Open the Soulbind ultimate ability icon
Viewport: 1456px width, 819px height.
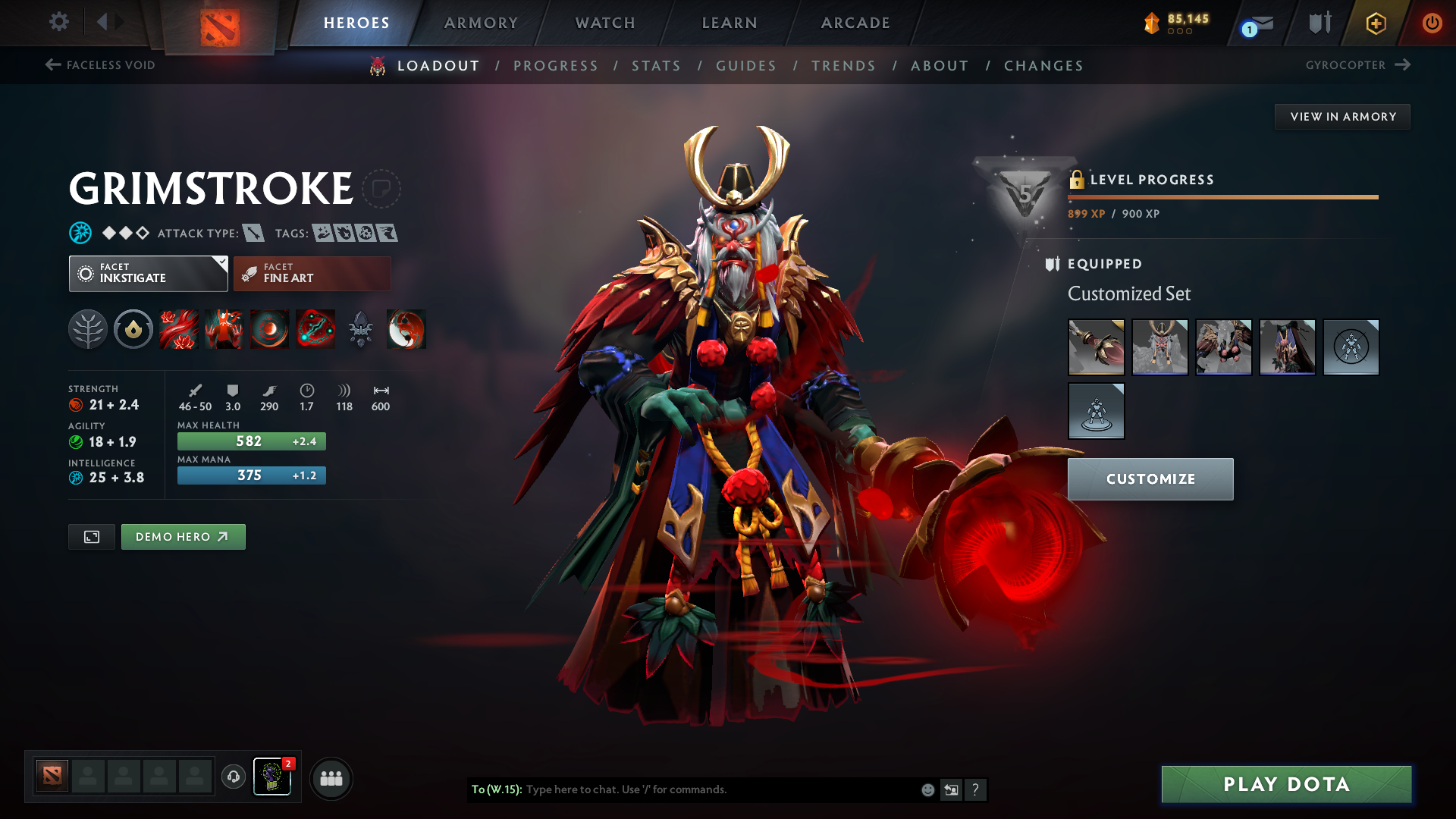tap(315, 329)
